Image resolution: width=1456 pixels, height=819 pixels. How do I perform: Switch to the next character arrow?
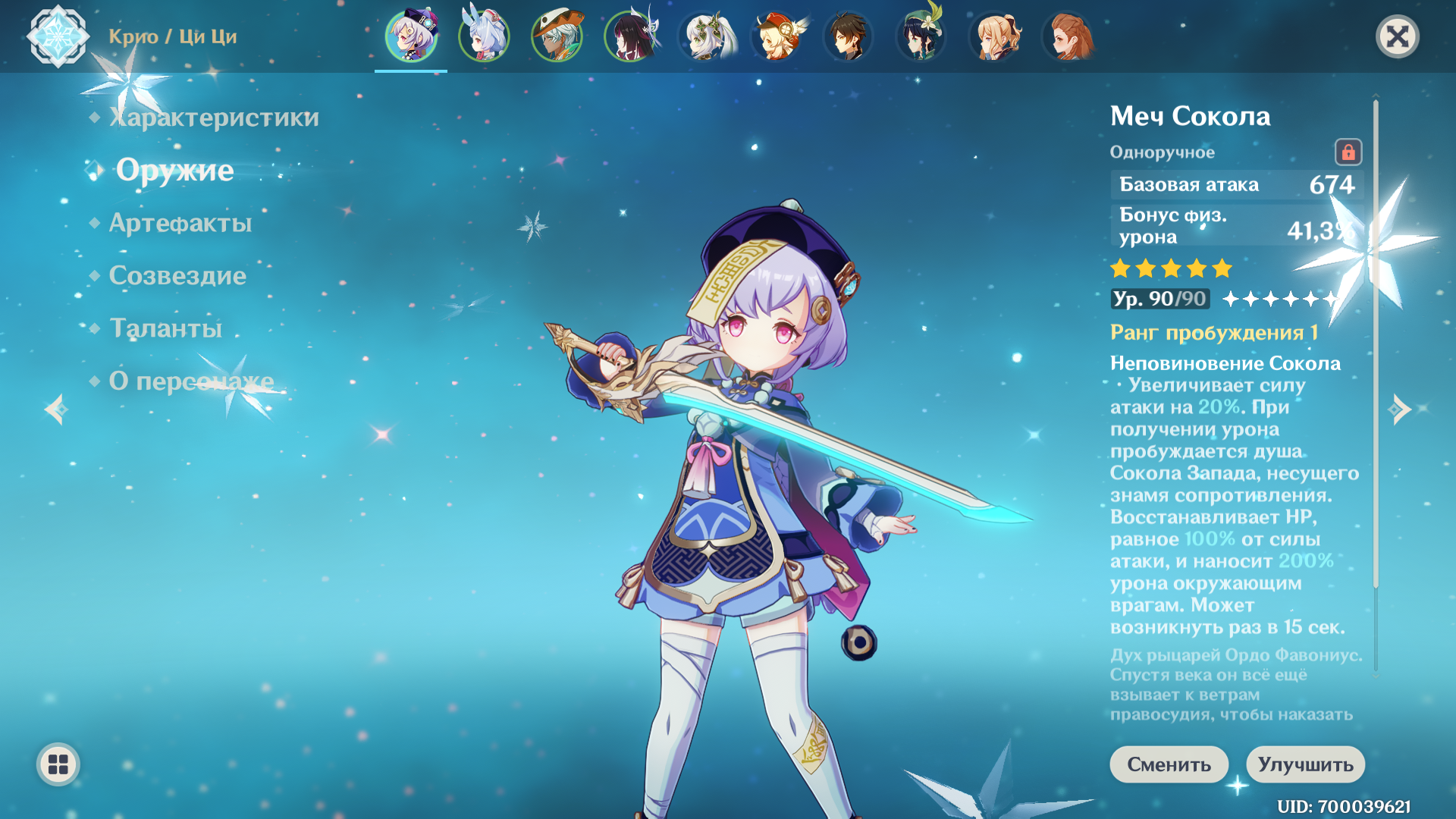(x=1400, y=409)
